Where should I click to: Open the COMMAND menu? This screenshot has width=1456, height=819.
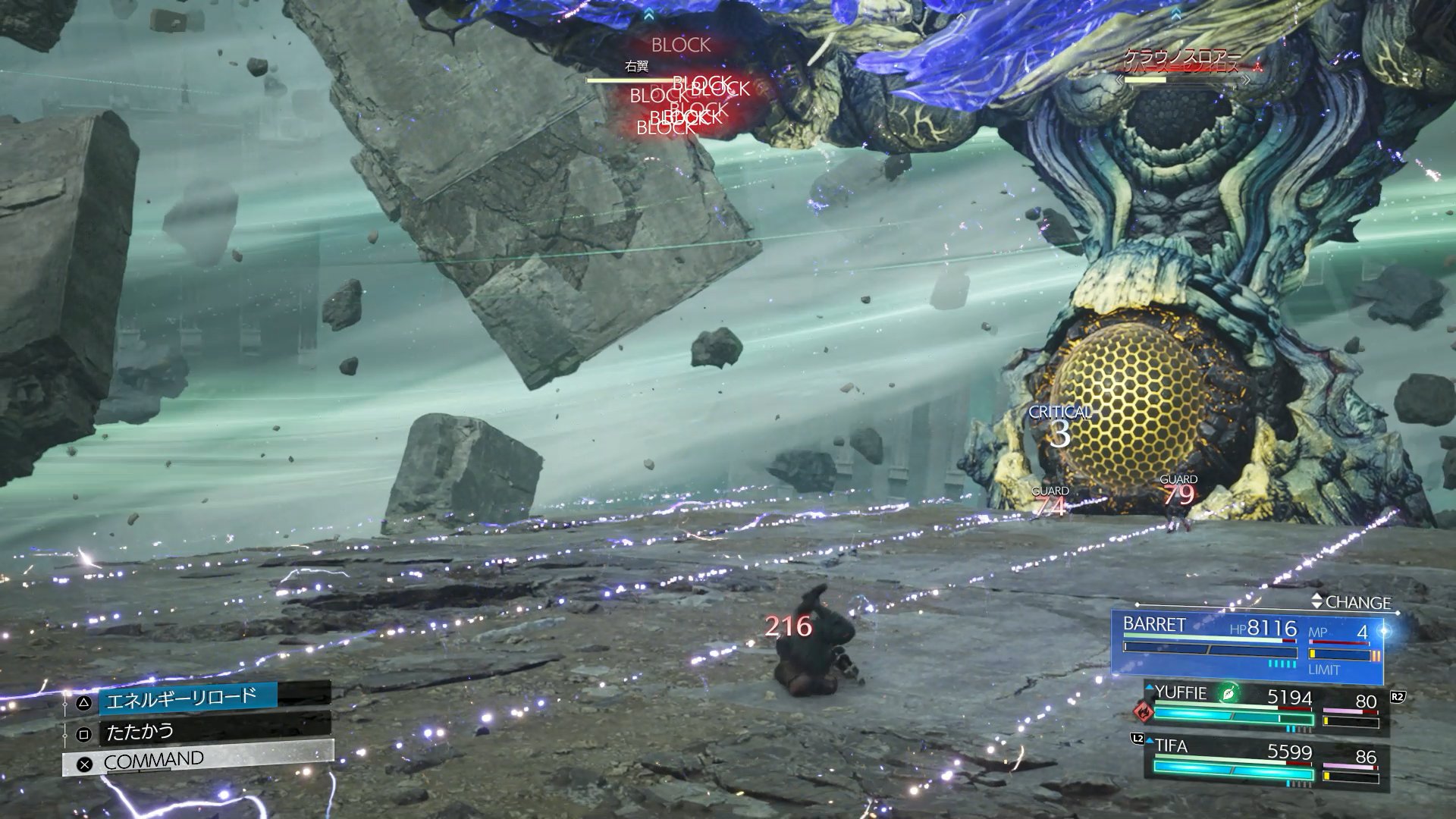pos(154,760)
